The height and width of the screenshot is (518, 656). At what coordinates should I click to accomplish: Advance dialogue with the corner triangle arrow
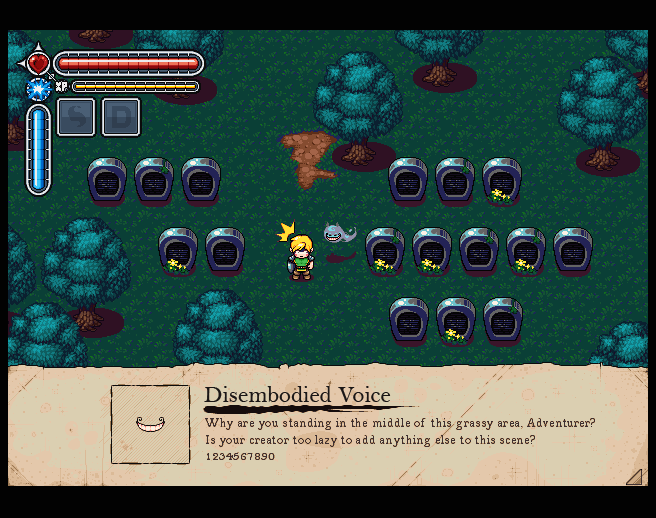pyautogui.click(x=633, y=477)
